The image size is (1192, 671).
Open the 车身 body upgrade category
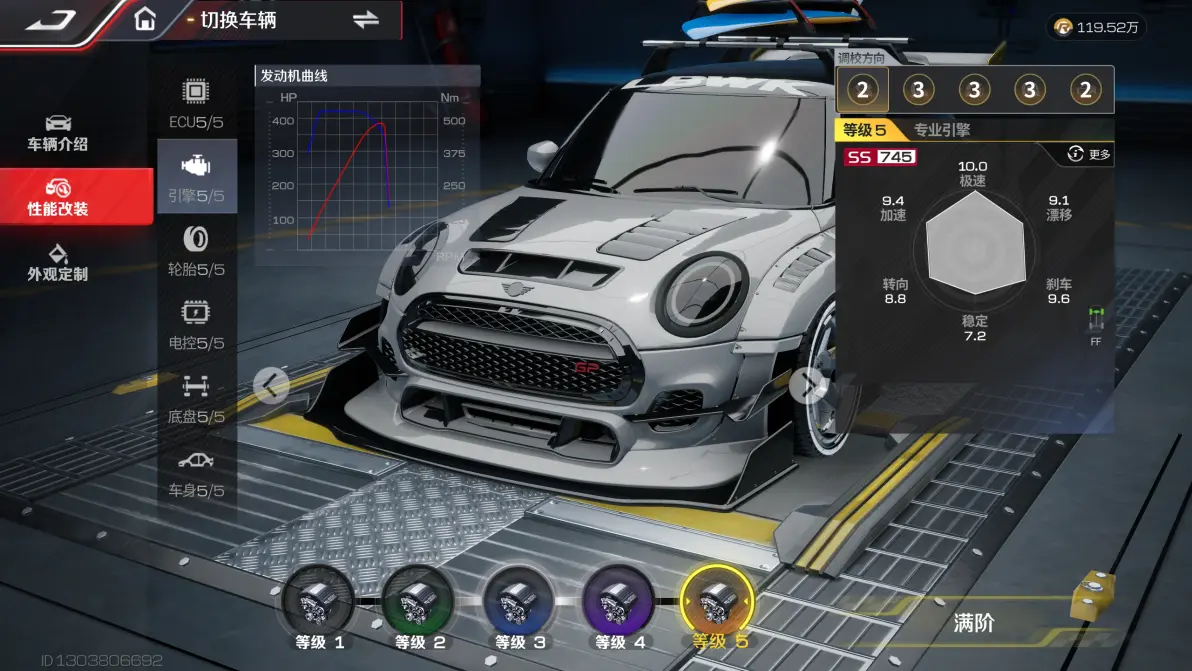coord(196,472)
